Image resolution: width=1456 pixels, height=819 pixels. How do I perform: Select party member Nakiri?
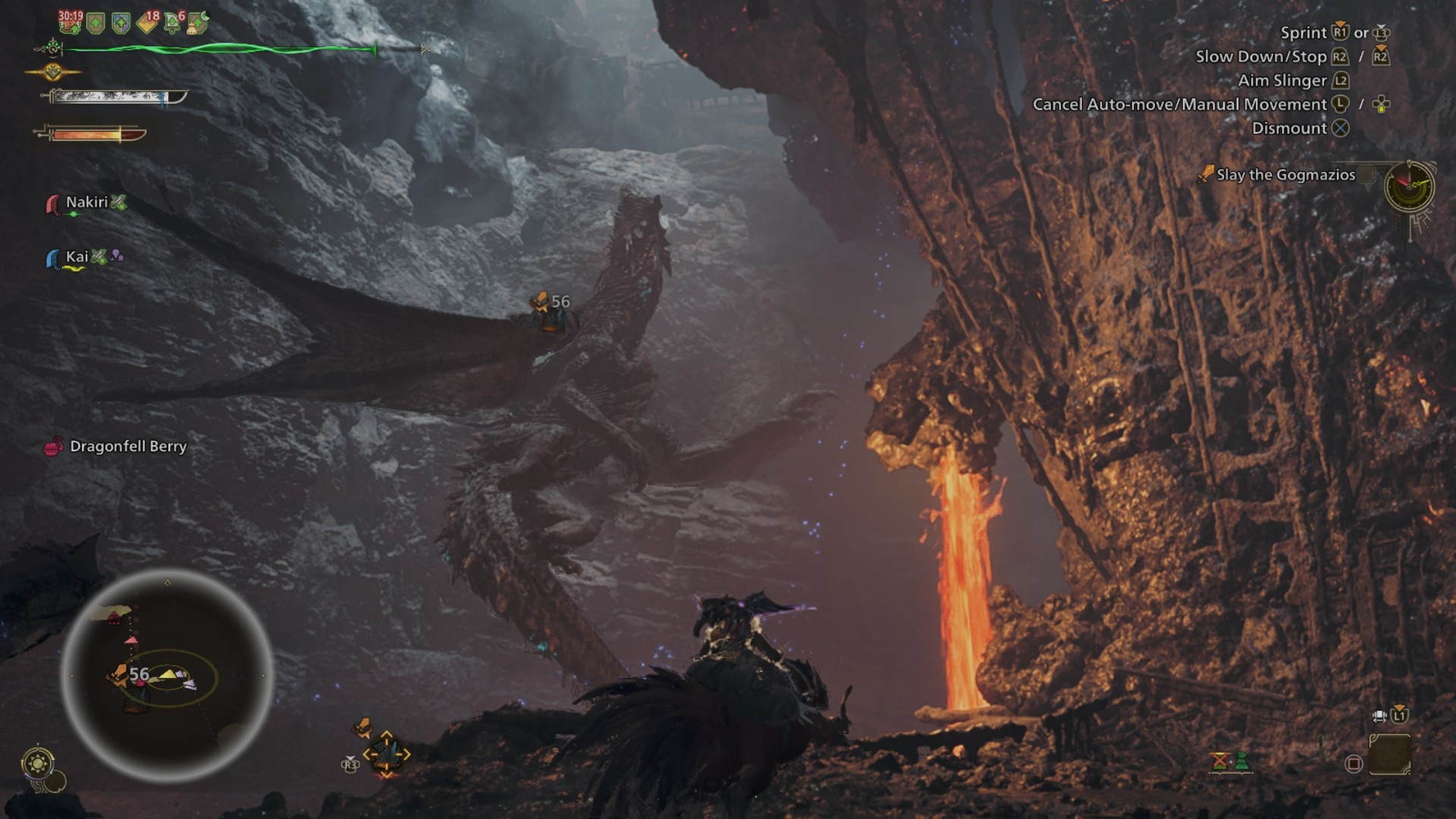86,202
